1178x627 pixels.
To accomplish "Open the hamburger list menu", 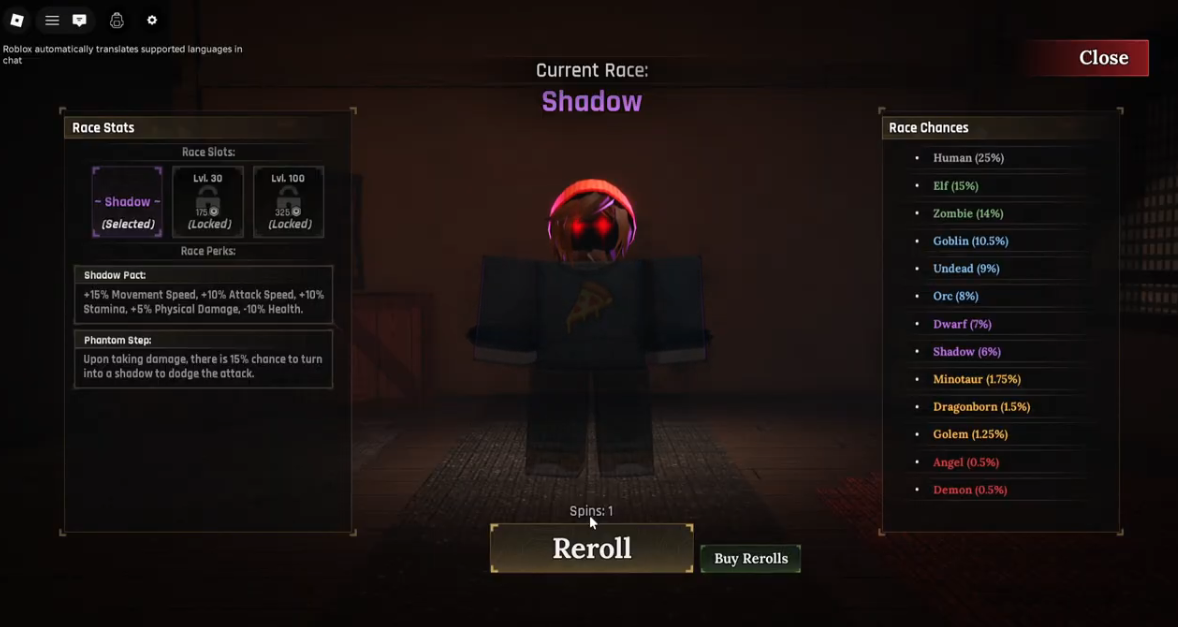I will (x=52, y=20).
